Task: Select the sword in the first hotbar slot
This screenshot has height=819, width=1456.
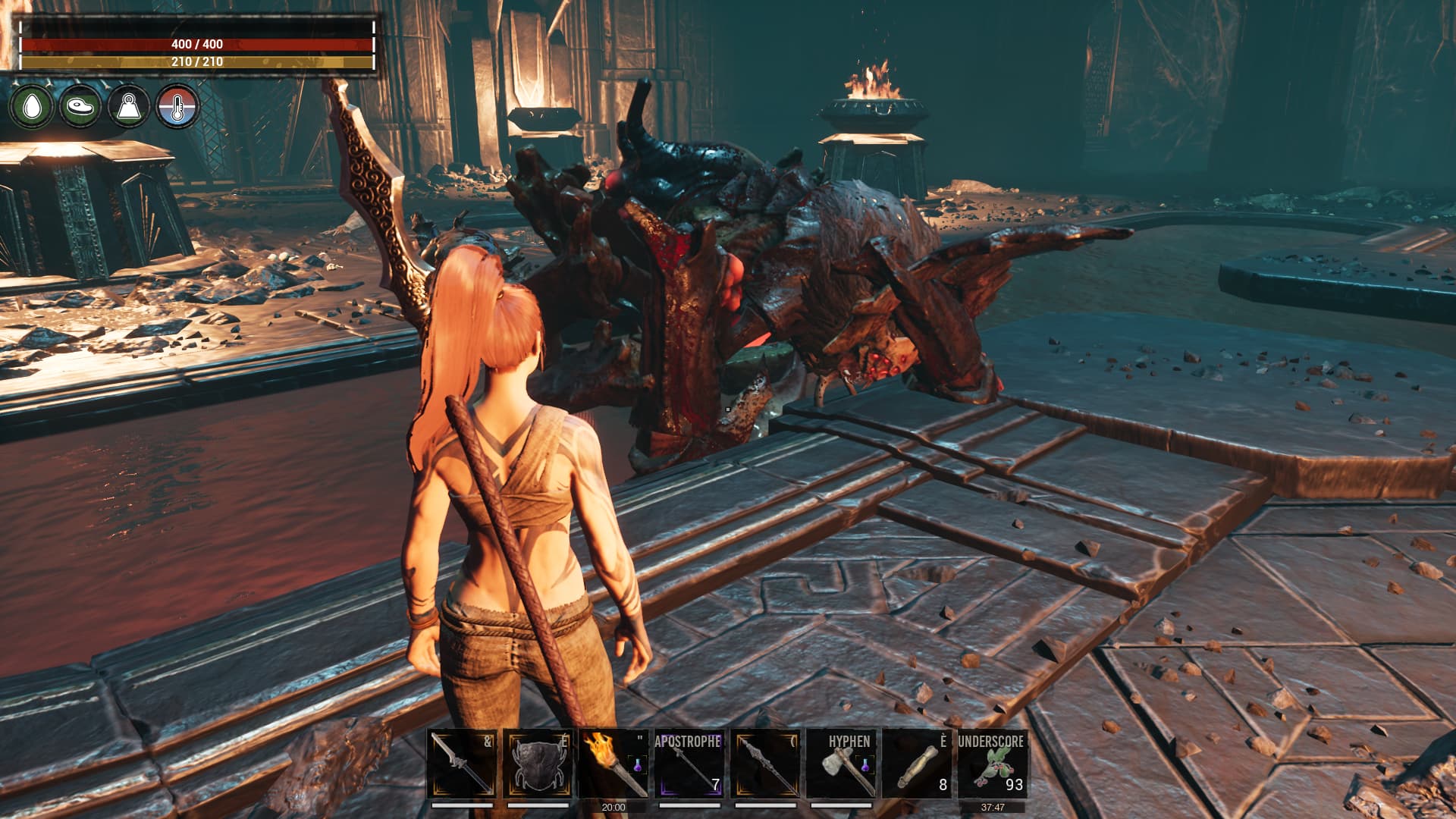Action: click(x=462, y=764)
